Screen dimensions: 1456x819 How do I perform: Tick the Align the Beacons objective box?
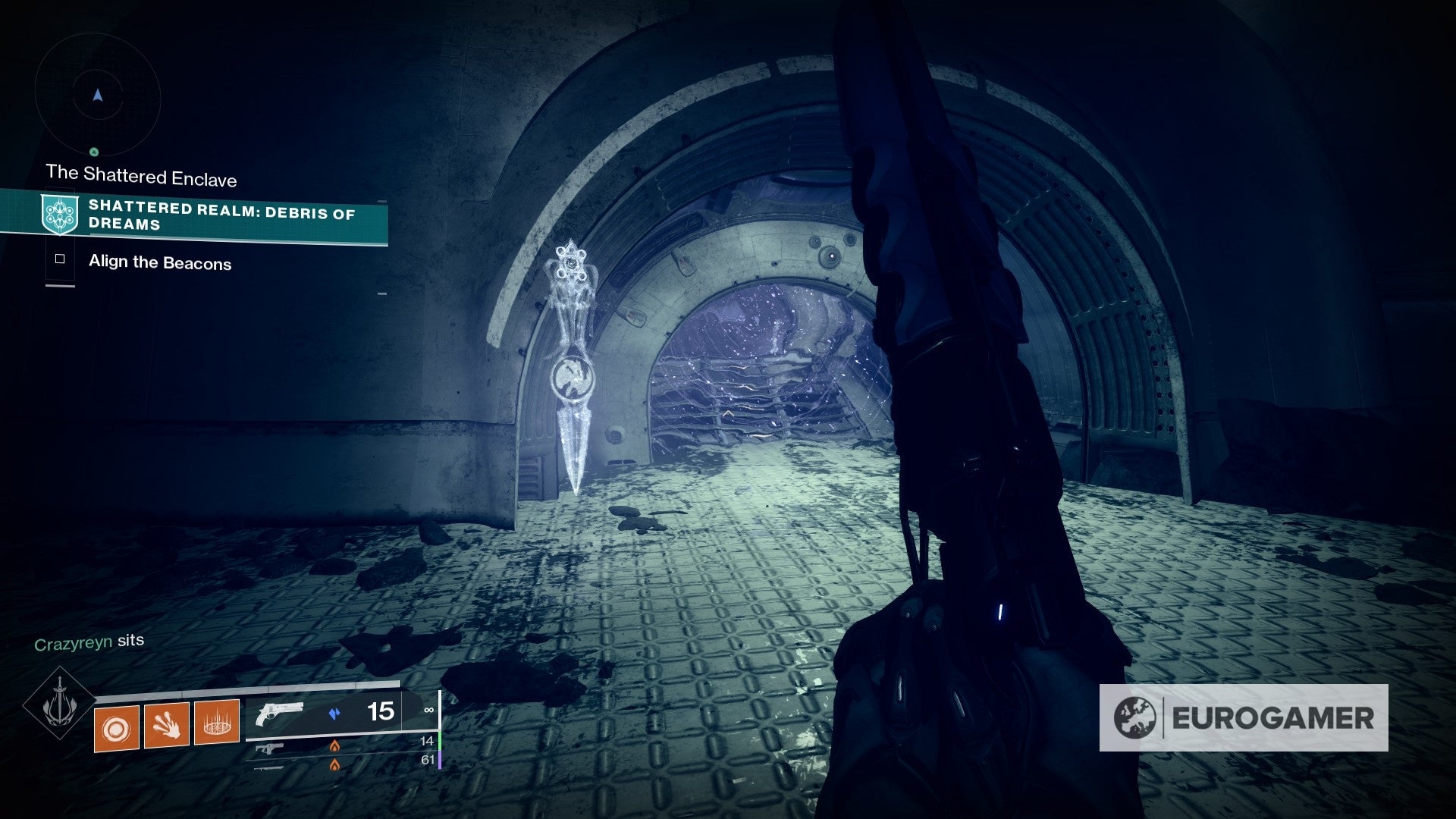coord(60,259)
